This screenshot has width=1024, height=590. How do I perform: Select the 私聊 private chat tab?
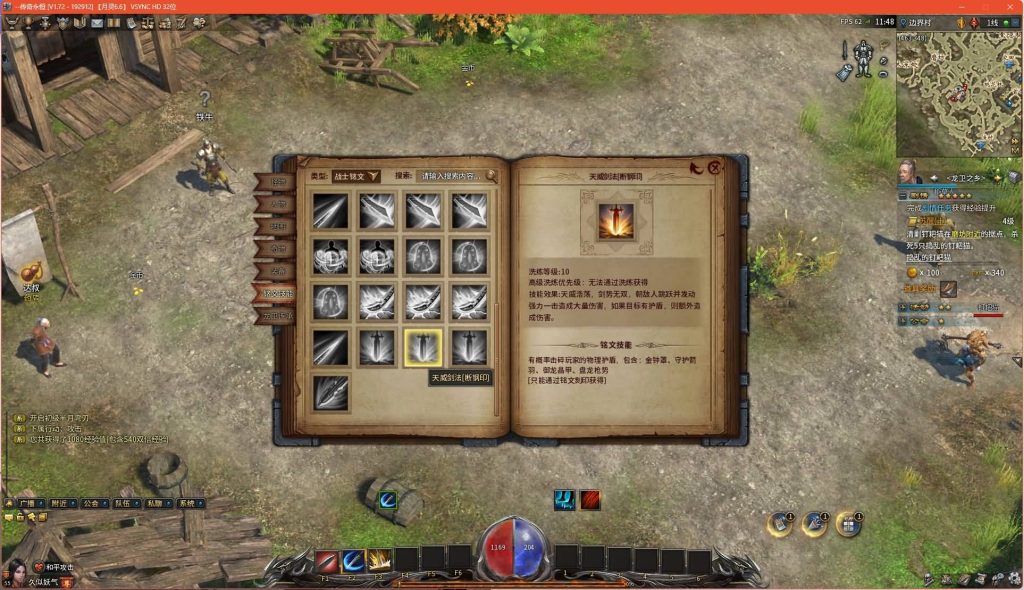click(153, 503)
